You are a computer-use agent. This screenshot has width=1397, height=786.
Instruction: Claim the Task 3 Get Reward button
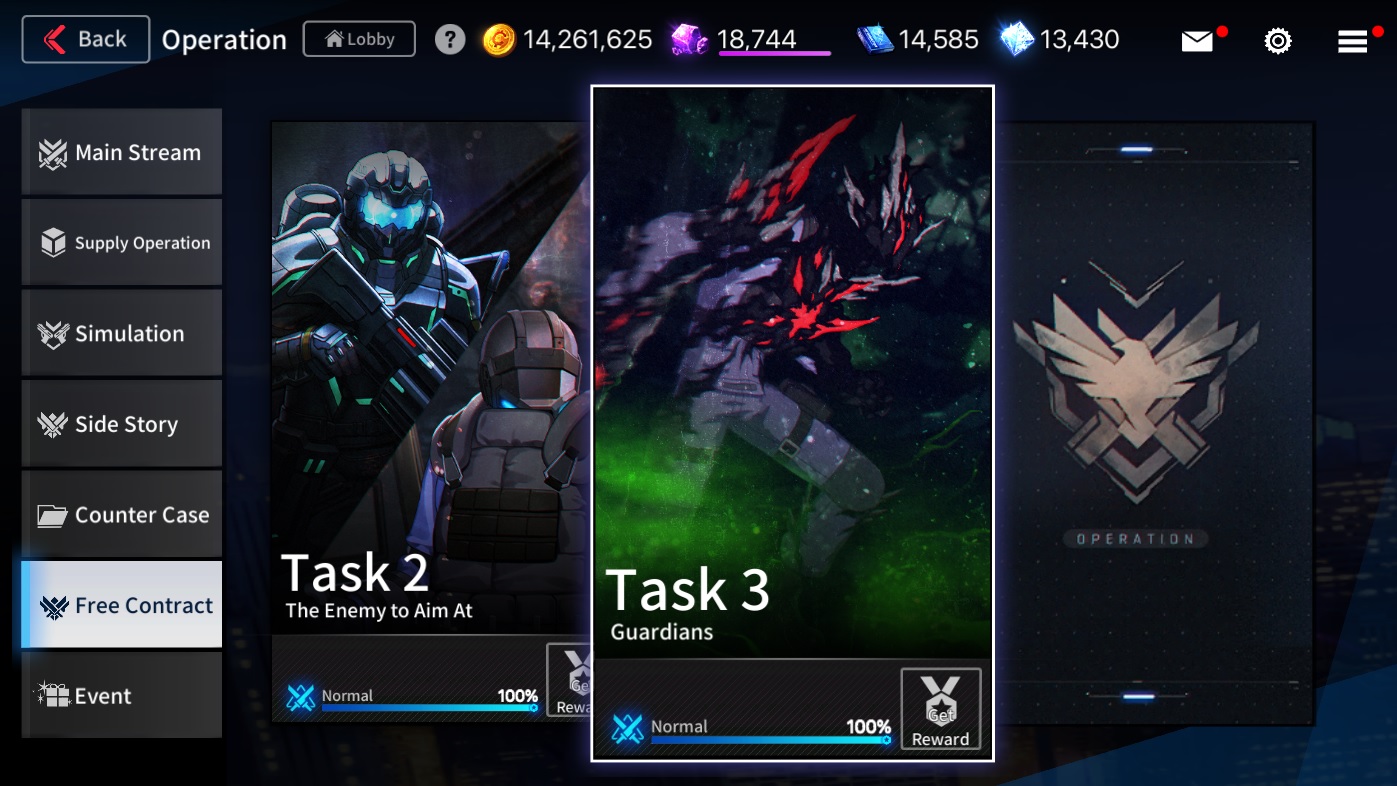[x=940, y=710]
